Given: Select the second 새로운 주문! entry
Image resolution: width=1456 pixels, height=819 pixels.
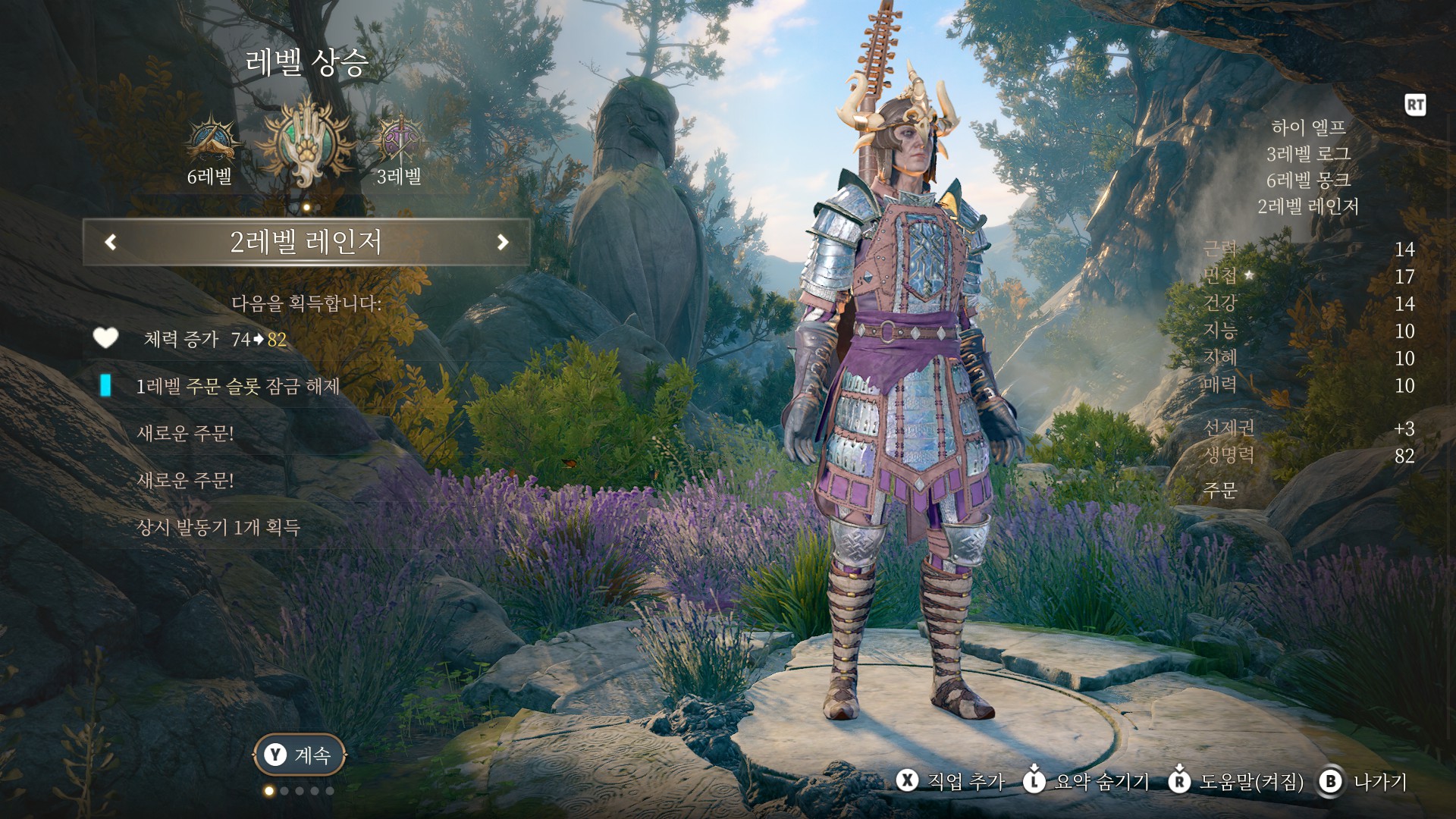Looking at the screenshot, I should 185,480.
